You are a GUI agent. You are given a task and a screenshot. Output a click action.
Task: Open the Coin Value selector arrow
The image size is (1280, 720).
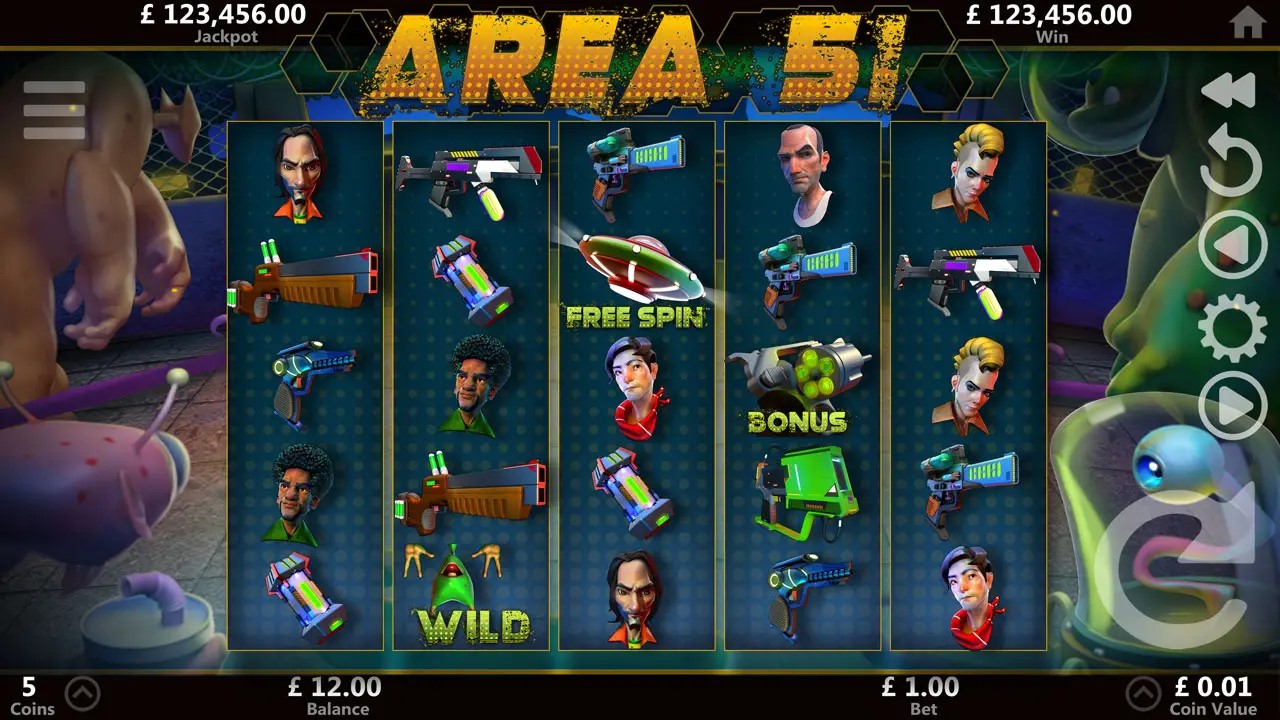[1143, 693]
